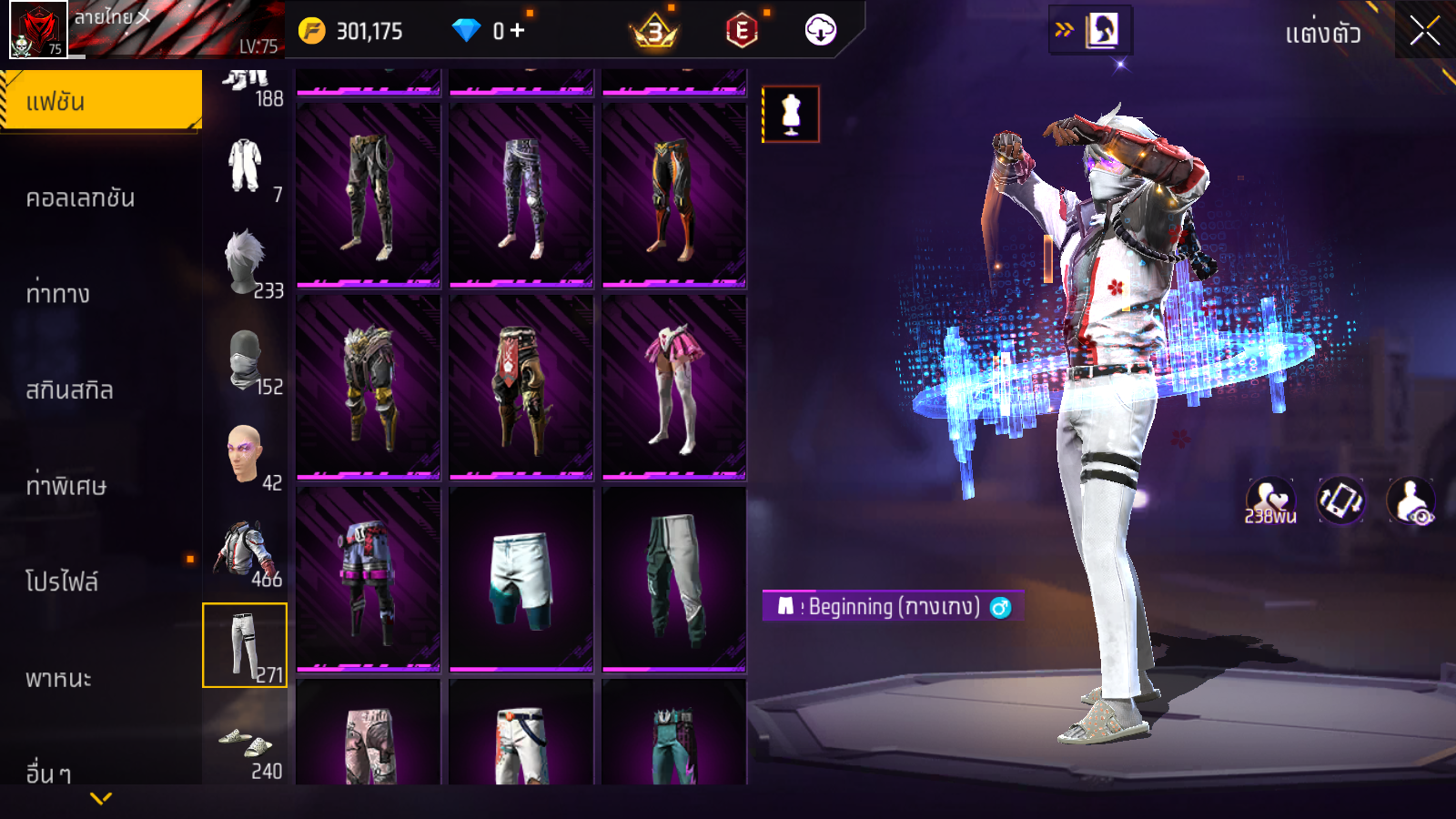Select the jacket tops category

point(246,552)
